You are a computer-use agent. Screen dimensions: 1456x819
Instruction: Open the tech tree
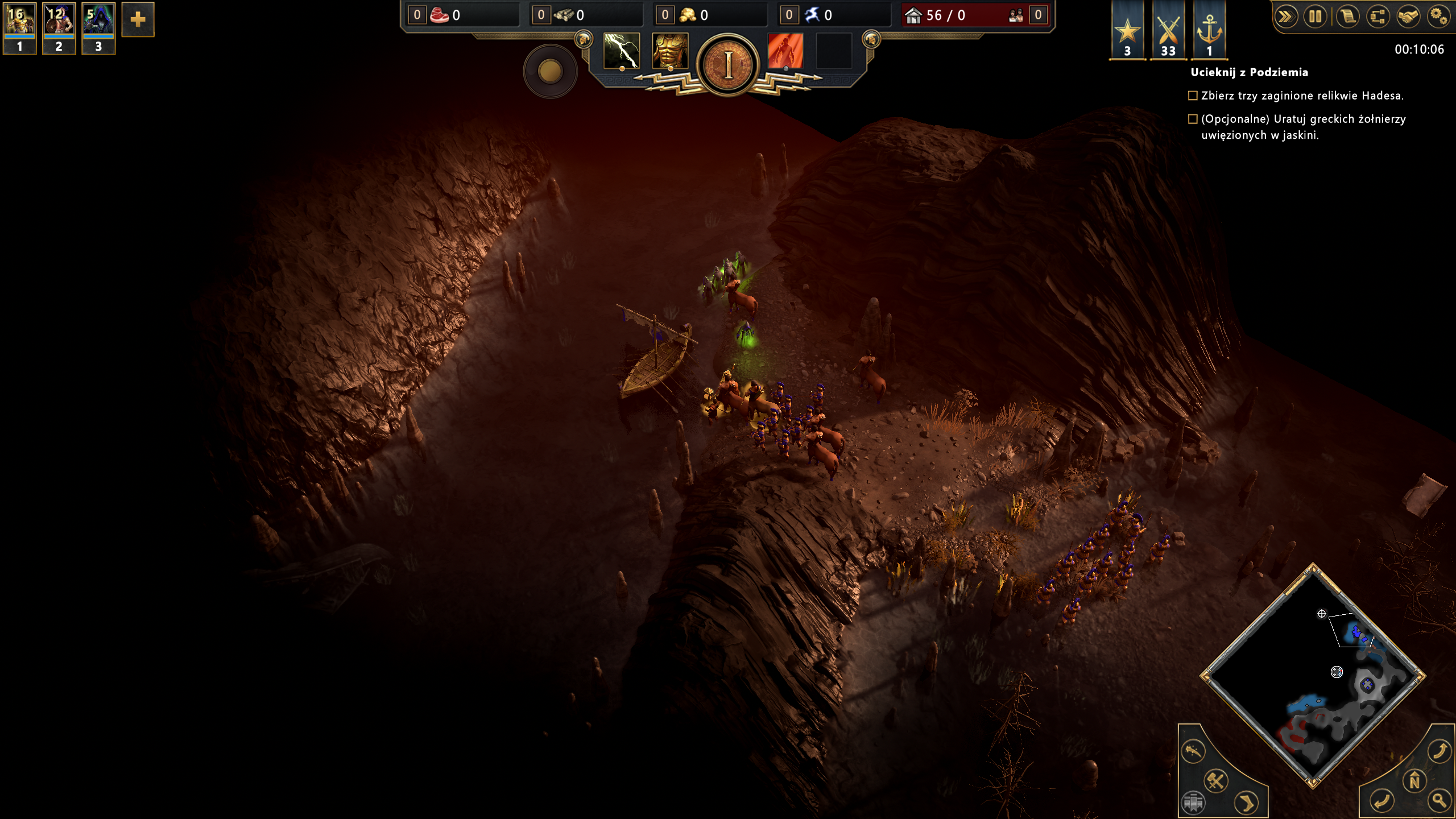(1378, 16)
